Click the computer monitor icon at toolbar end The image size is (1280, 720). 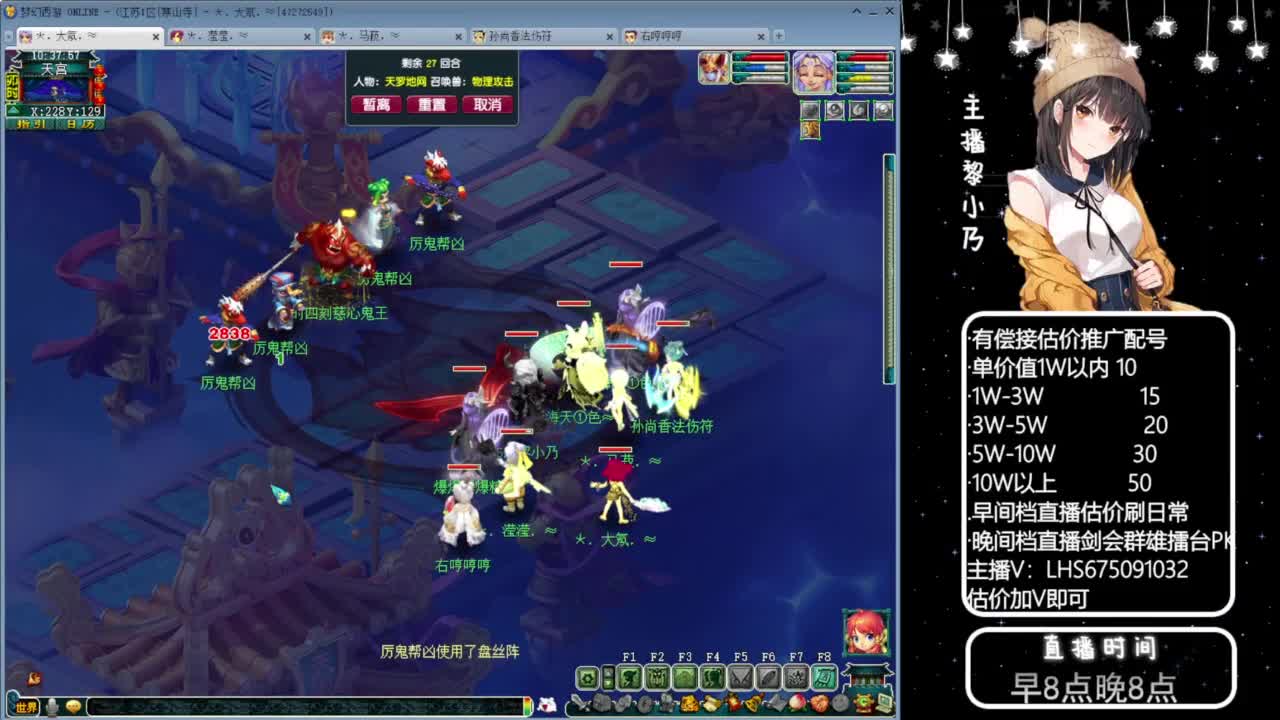click(x=883, y=702)
